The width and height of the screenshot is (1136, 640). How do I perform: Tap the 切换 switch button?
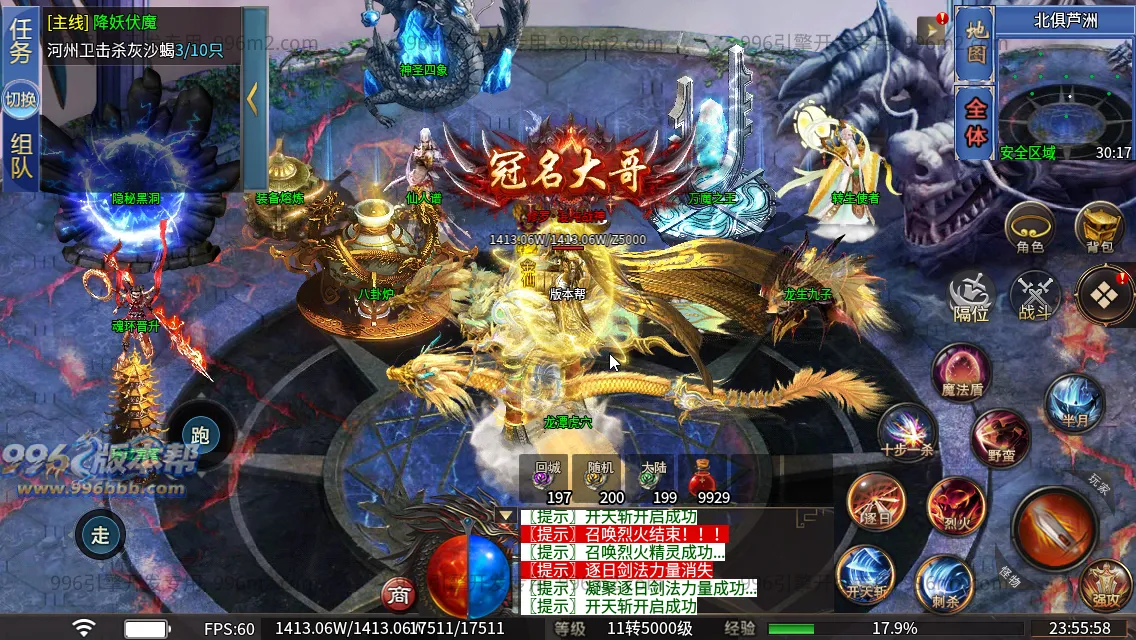point(20,100)
